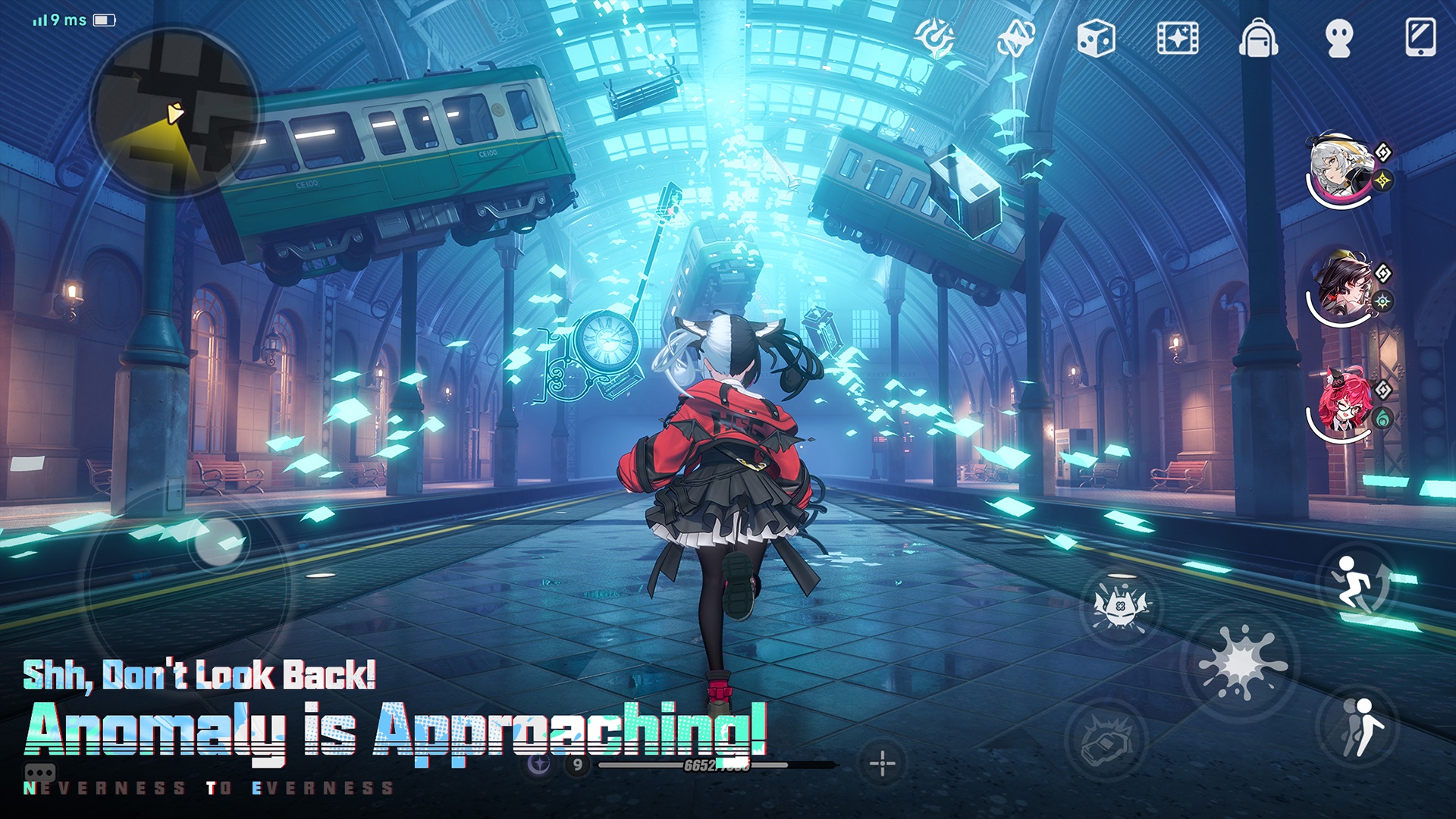Image resolution: width=1456 pixels, height=819 pixels.
Task: Use the faded ultimate skill button
Action: [1106, 739]
